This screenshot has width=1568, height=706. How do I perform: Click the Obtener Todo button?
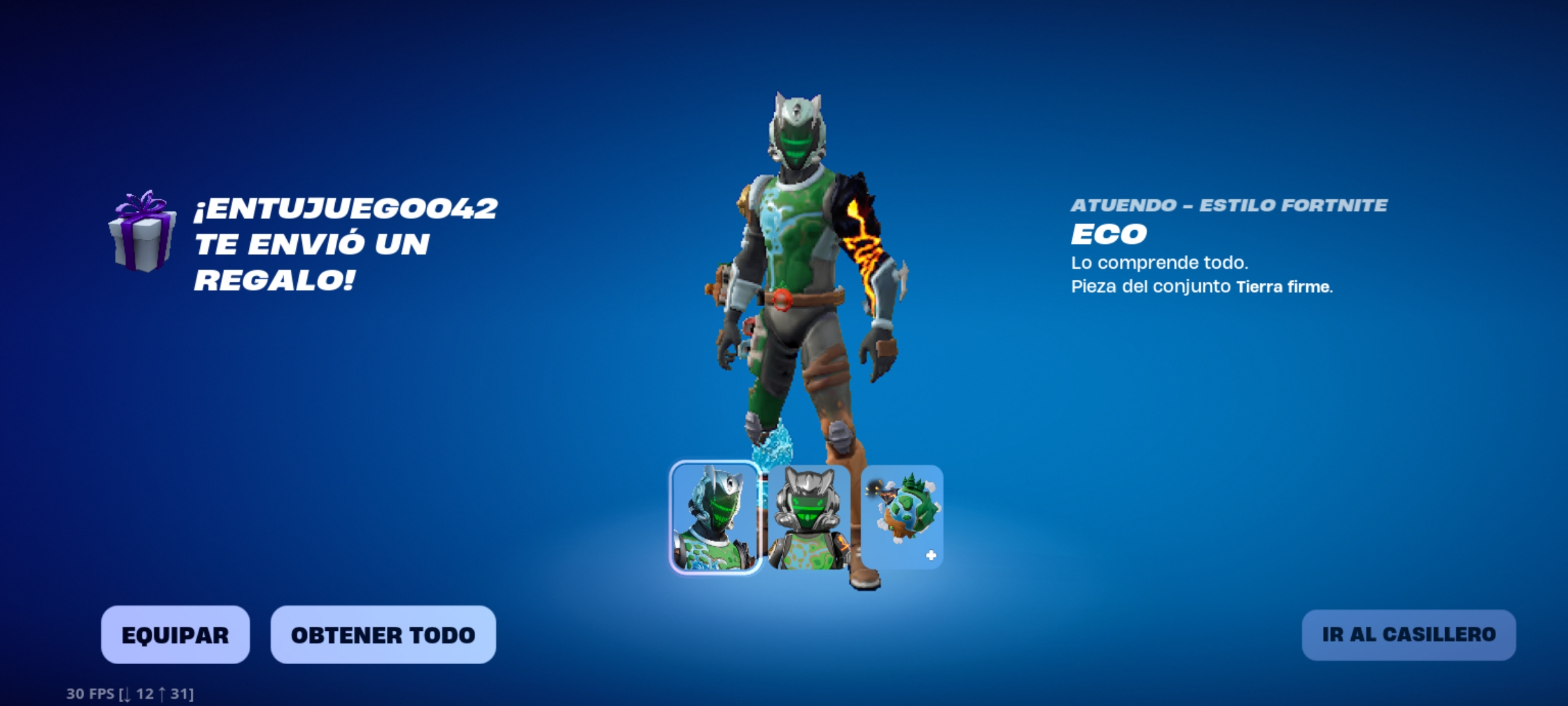pos(383,635)
